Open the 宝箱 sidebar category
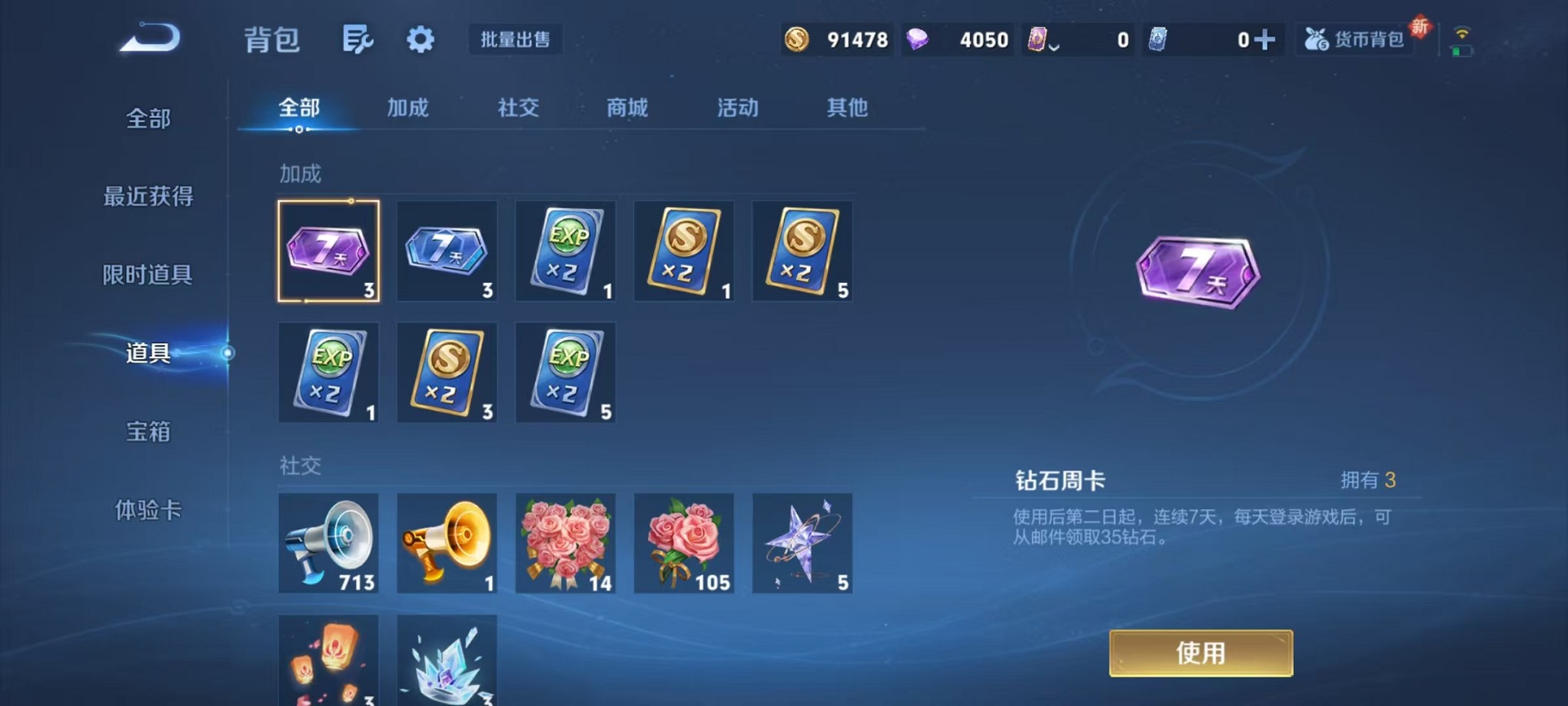 point(148,433)
